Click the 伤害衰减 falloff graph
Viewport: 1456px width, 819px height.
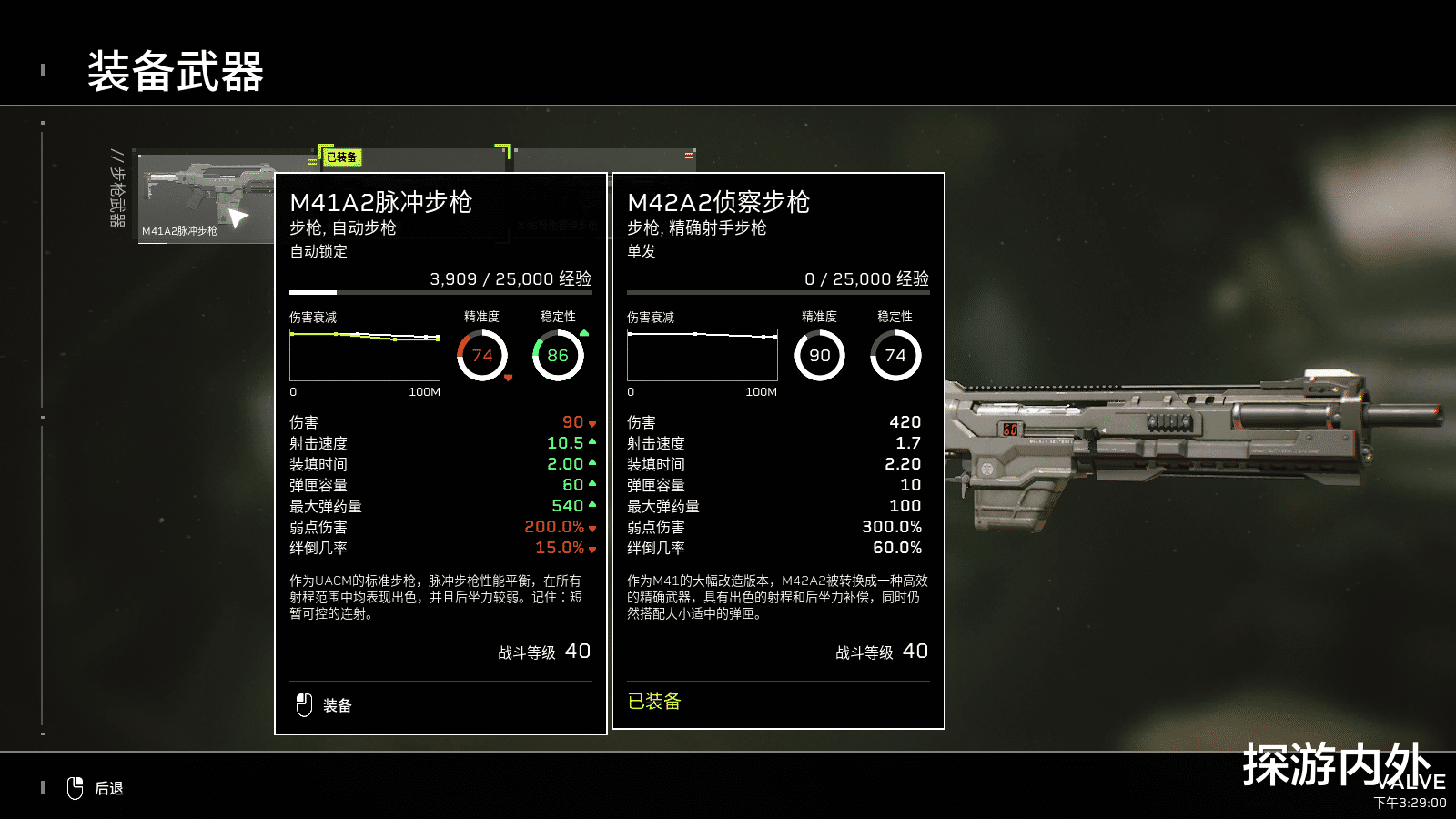(364, 355)
